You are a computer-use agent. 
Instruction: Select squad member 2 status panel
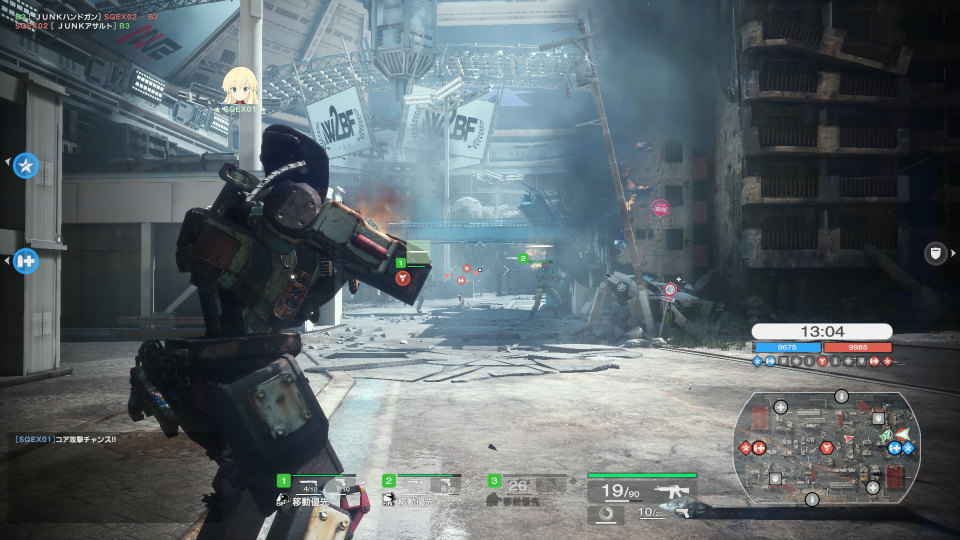pyautogui.click(x=423, y=488)
